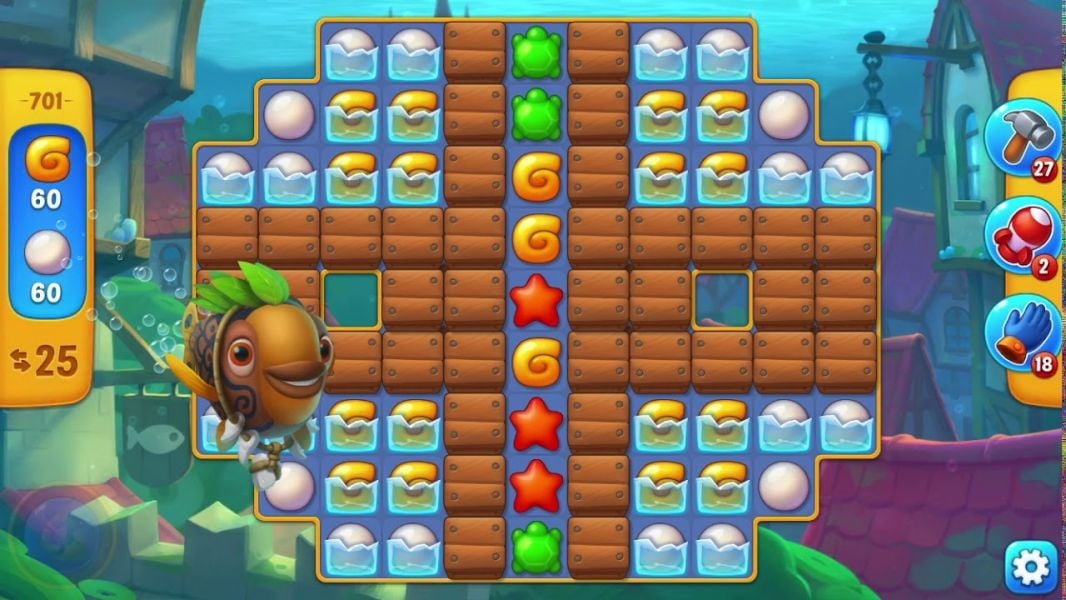
Task: Open the settings gear menu
Action: (1031, 568)
